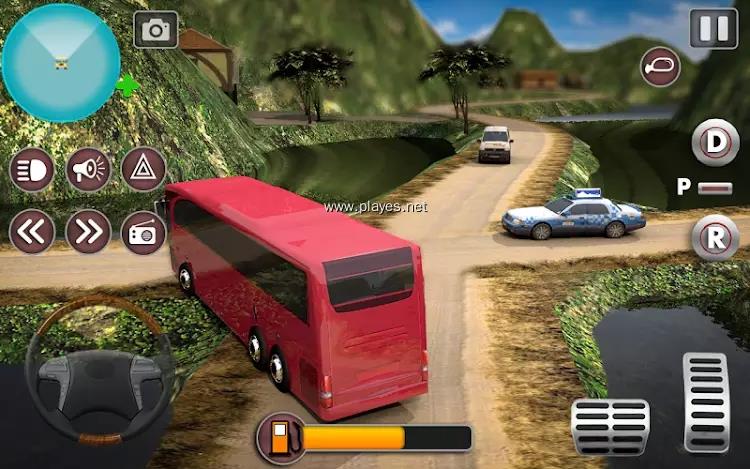Turn on the headlights
The height and width of the screenshot is (469, 750).
tap(32, 170)
